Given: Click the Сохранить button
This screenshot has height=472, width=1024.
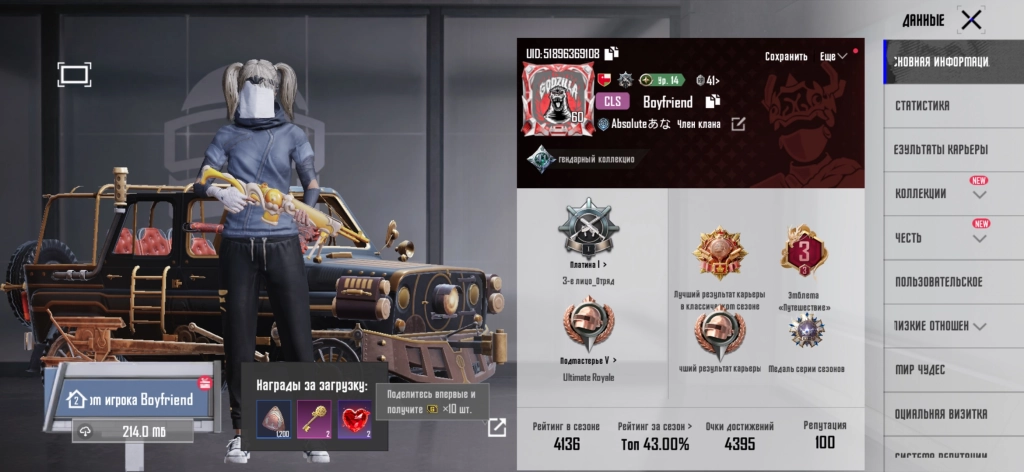Looking at the screenshot, I should pyautogui.click(x=786, y=57).
